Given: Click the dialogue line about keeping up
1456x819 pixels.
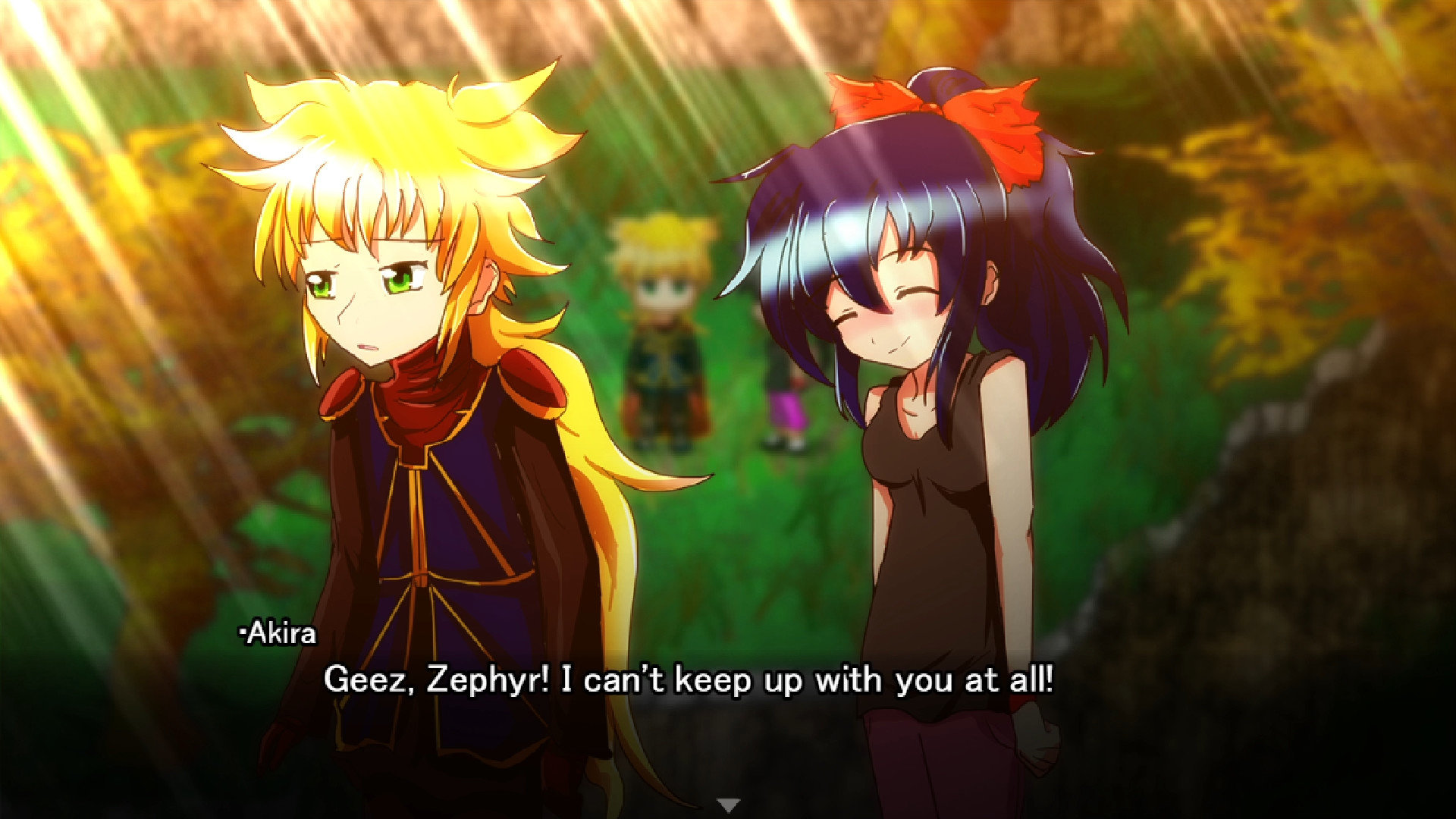Looking at the screenshot, I should pyautogui.click(x=694, y=681).
